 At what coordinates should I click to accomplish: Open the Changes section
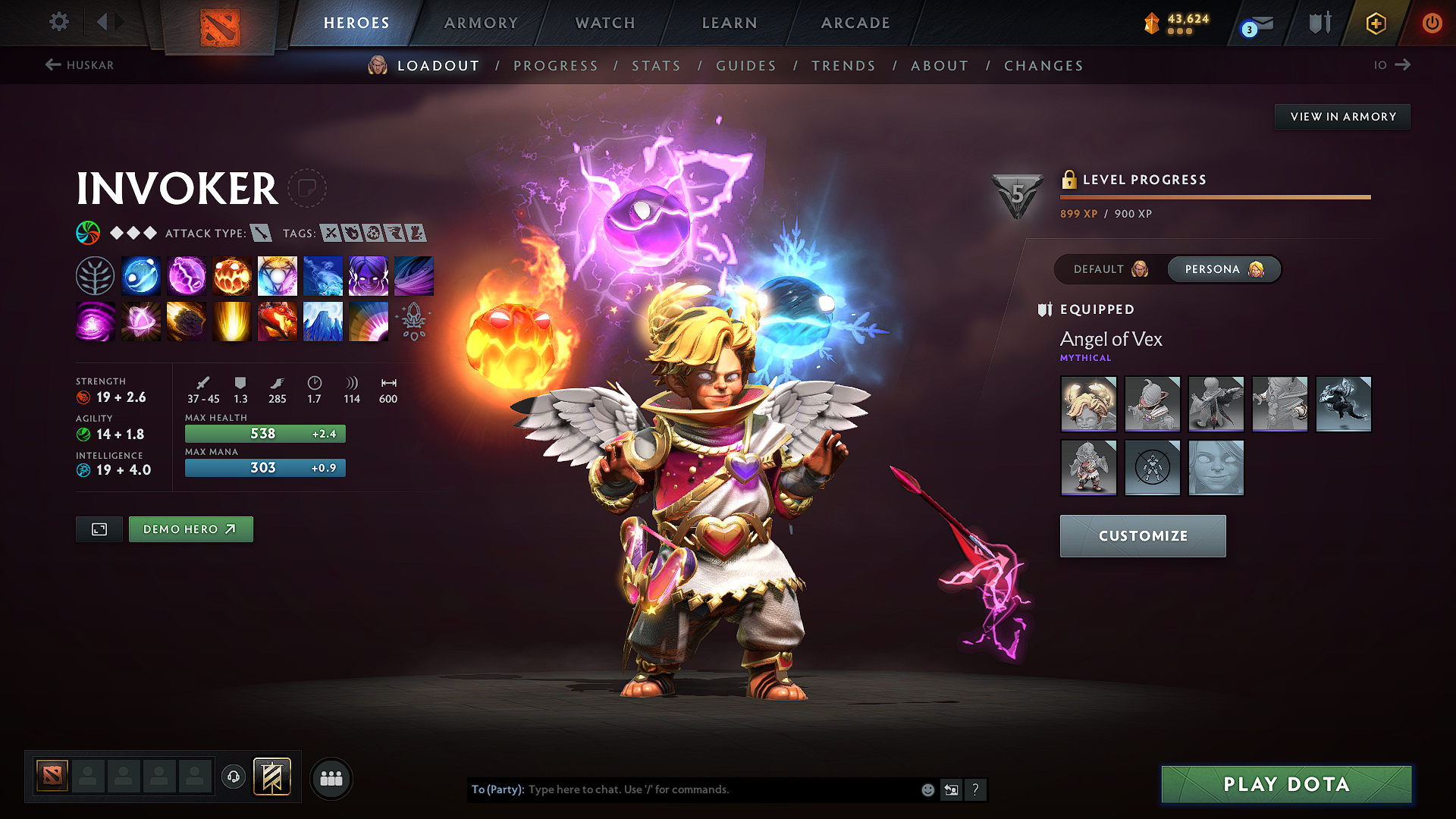click(x=1043, y=66)
